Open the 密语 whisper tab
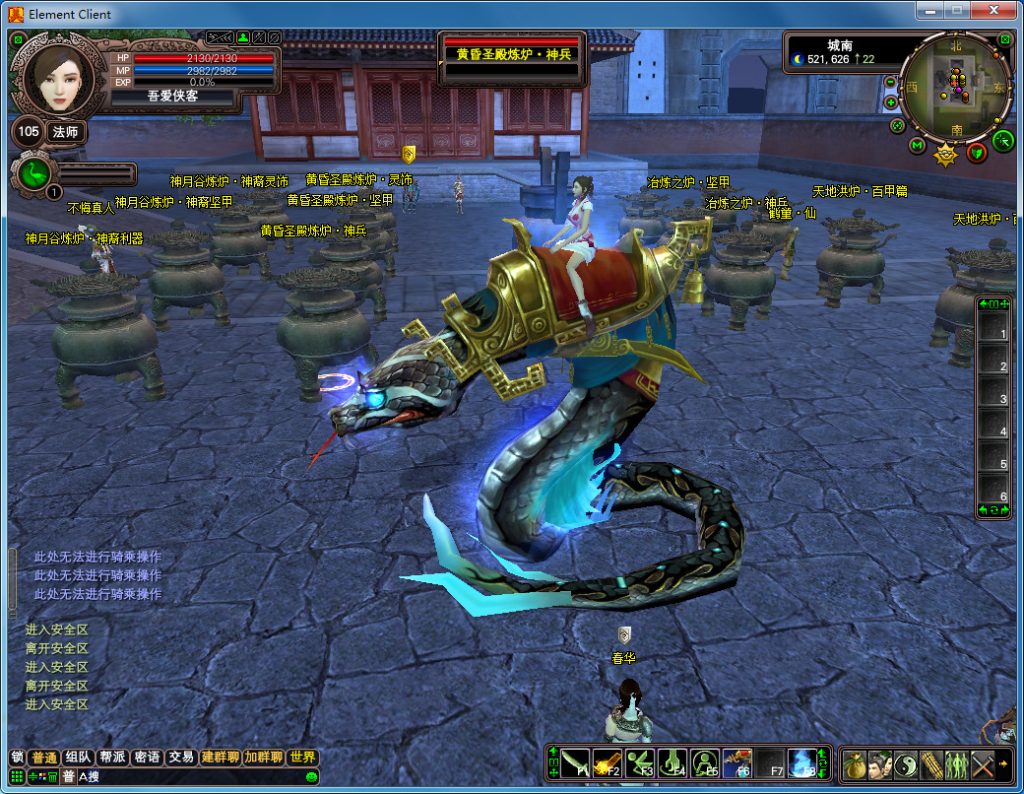 coord(146,757)
